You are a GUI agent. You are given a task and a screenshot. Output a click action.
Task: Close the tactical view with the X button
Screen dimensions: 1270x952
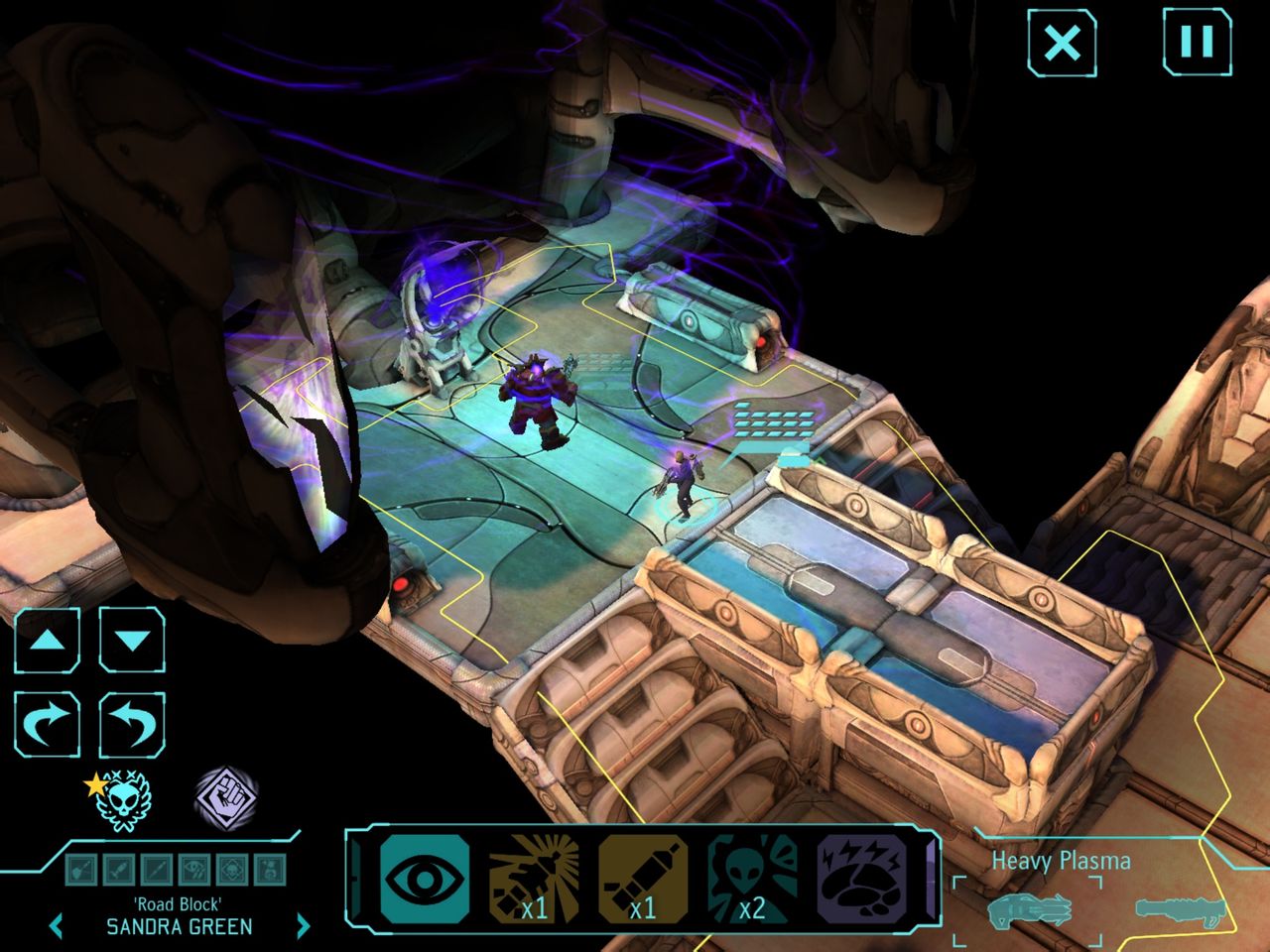[1062, 43]
